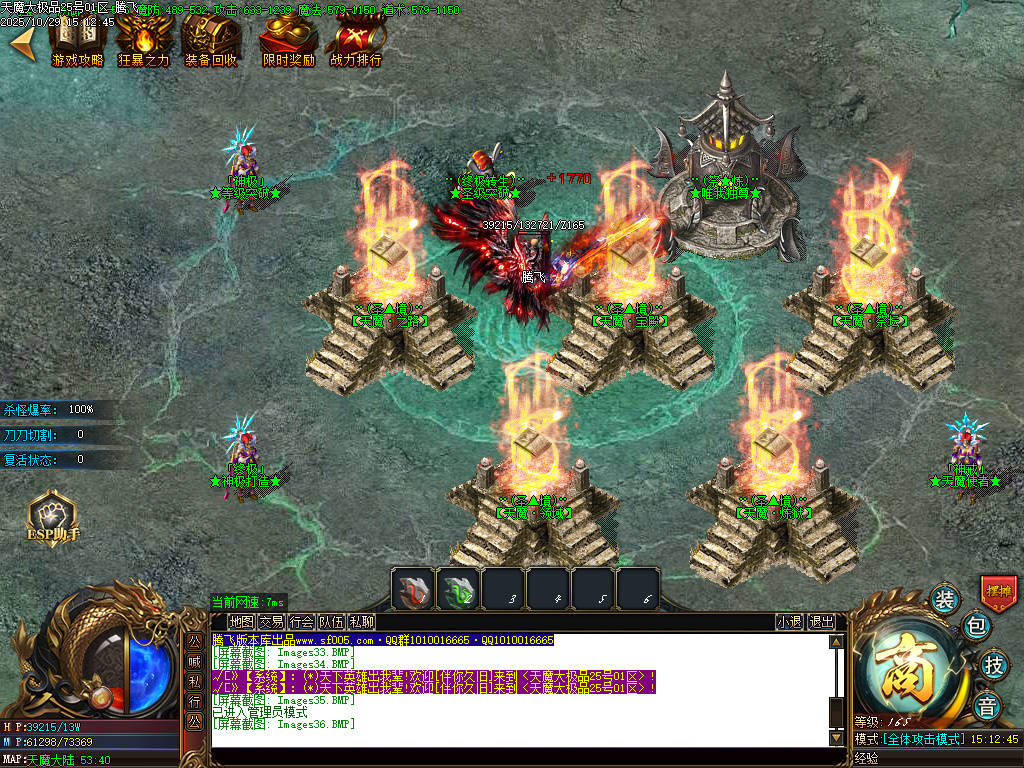1024x768 pixels.
Task: Activate the 狂暴之力 flame icon
Action: point(143,38)
